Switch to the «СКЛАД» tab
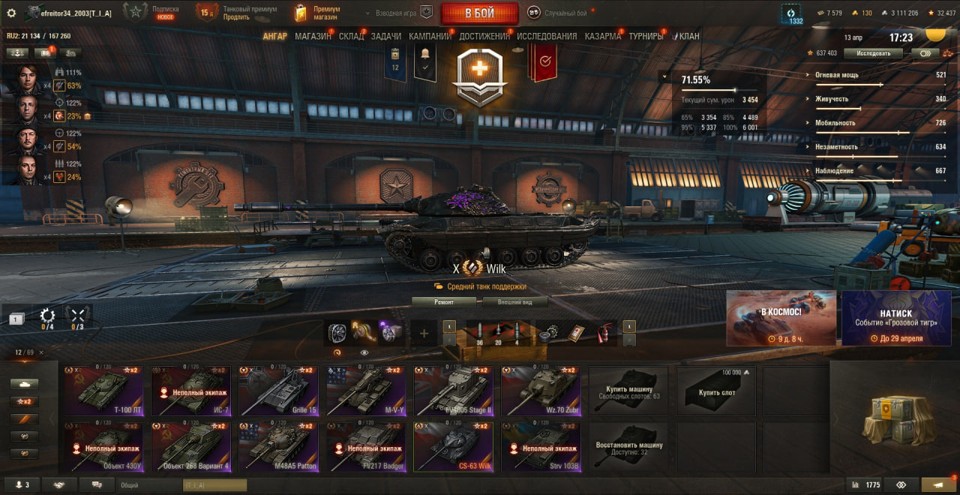960x495 pixels. click(351, 36)
